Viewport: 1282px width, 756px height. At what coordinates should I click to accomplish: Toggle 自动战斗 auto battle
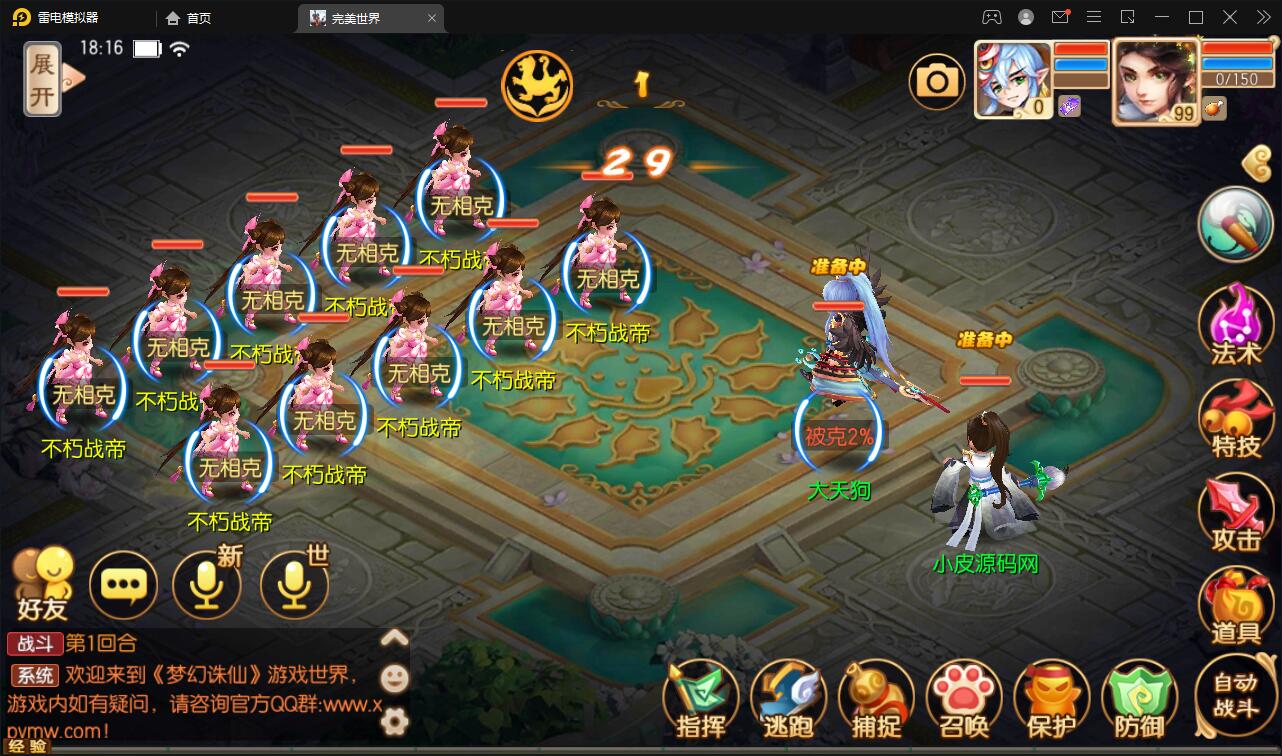coord(1235,695)
